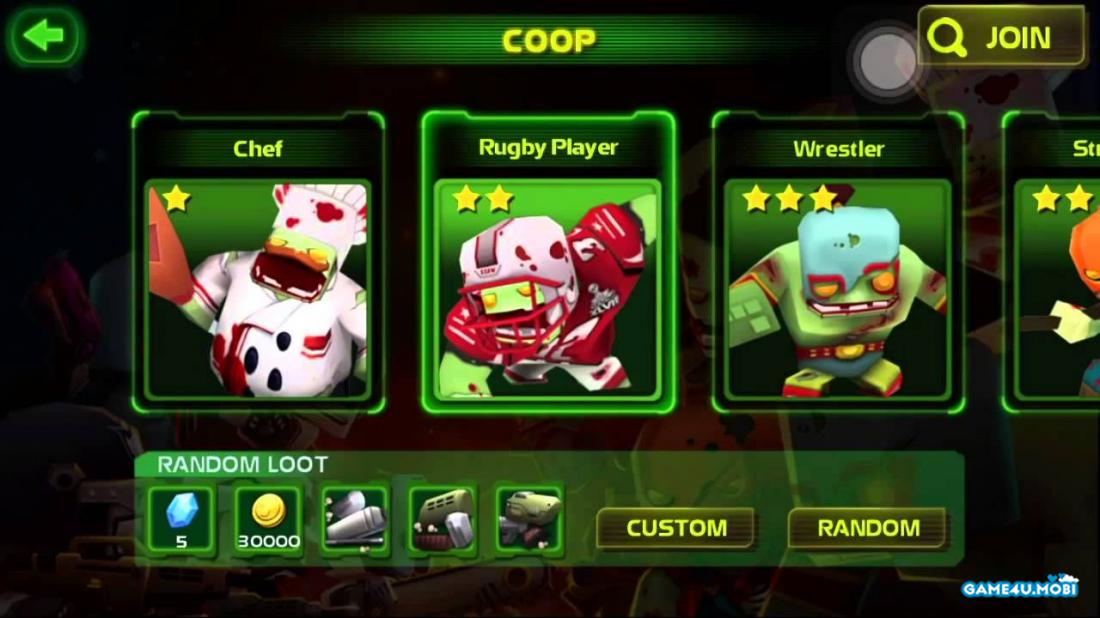Select the partially visible fourth zombie card
The image size is (1100, 618).
tap(1055, 263)
